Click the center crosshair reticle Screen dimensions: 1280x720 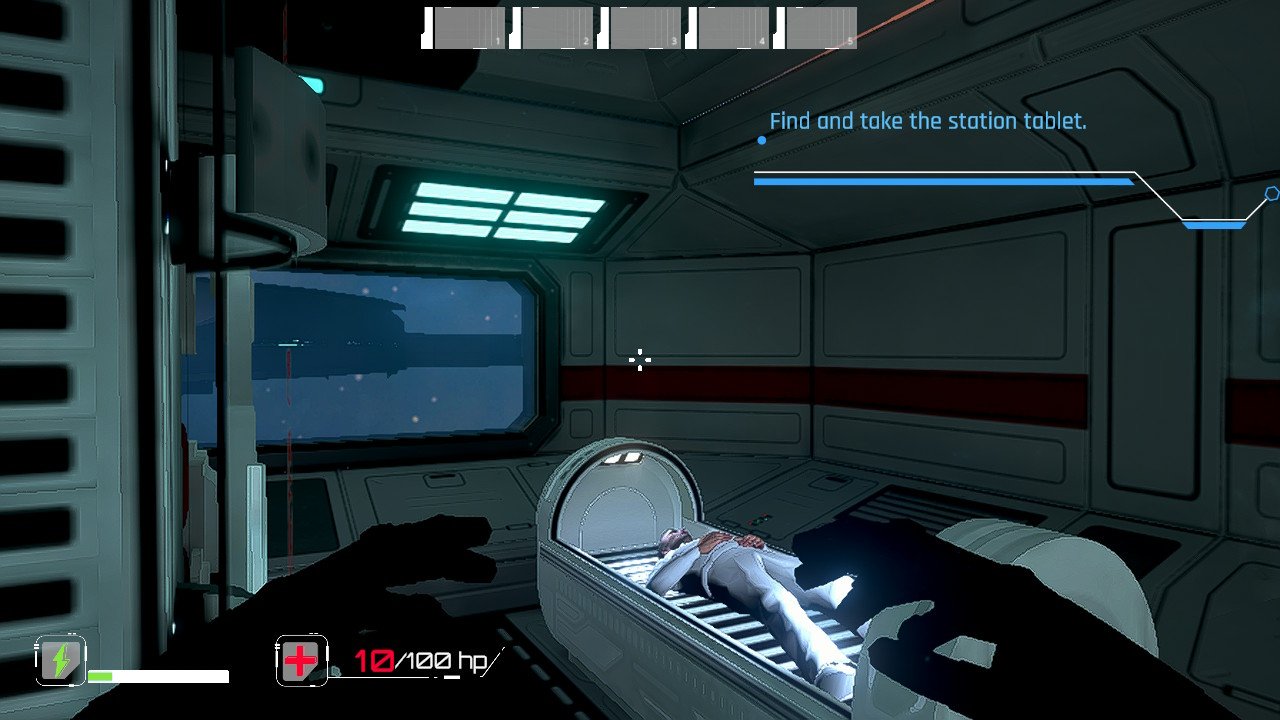pos(639,360)
